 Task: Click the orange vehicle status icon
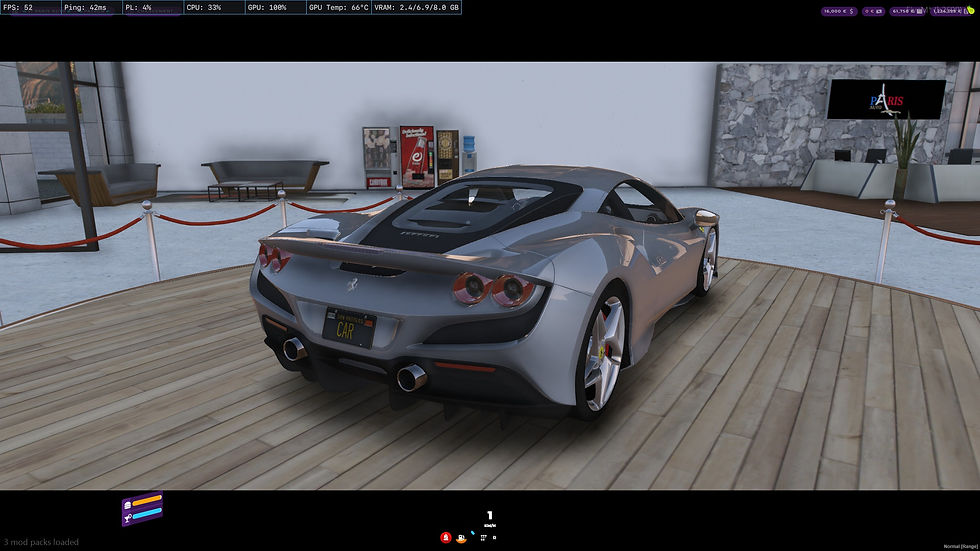click(460, 537)
